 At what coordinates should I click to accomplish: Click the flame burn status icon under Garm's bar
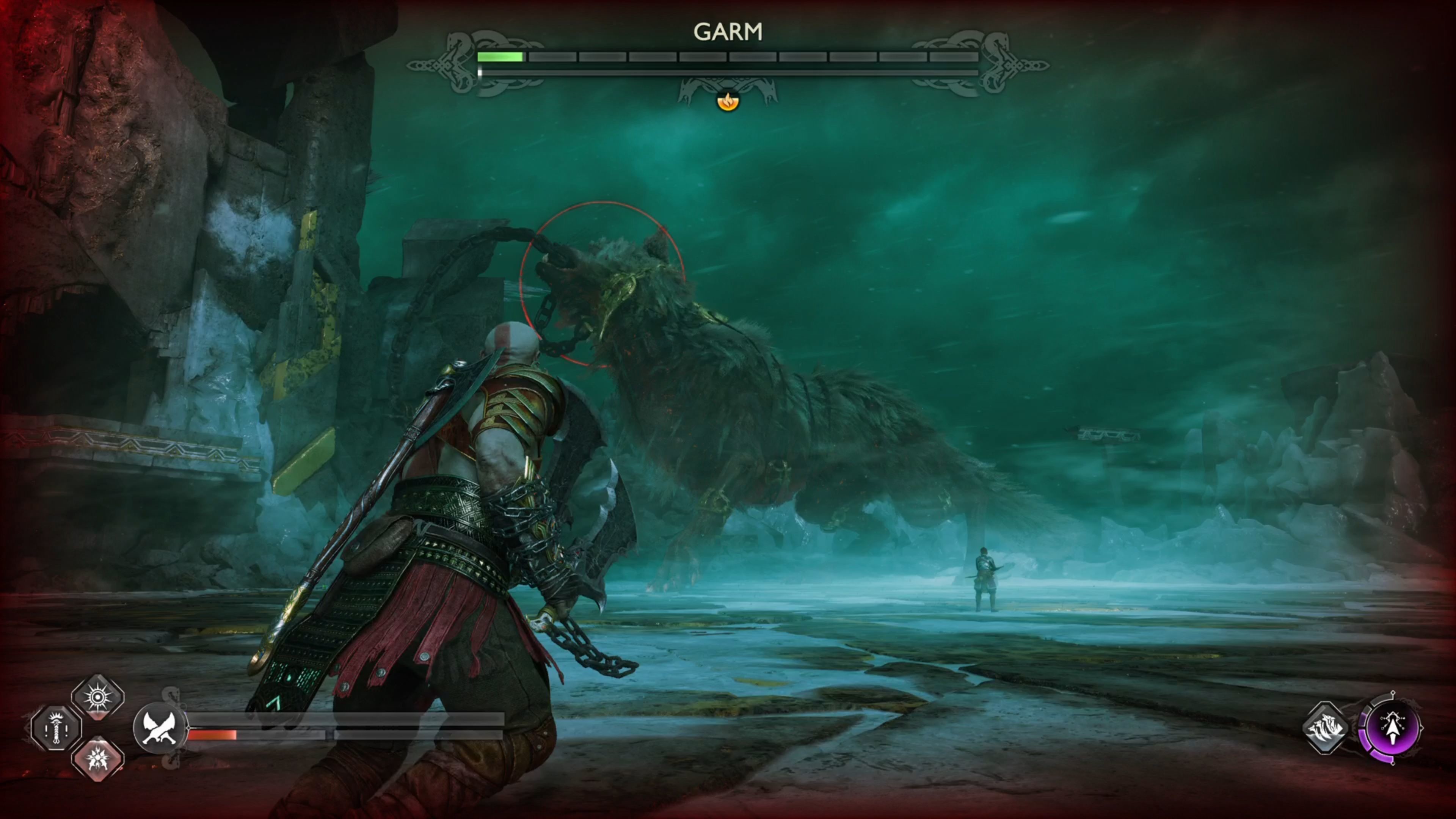coord(728,102)
